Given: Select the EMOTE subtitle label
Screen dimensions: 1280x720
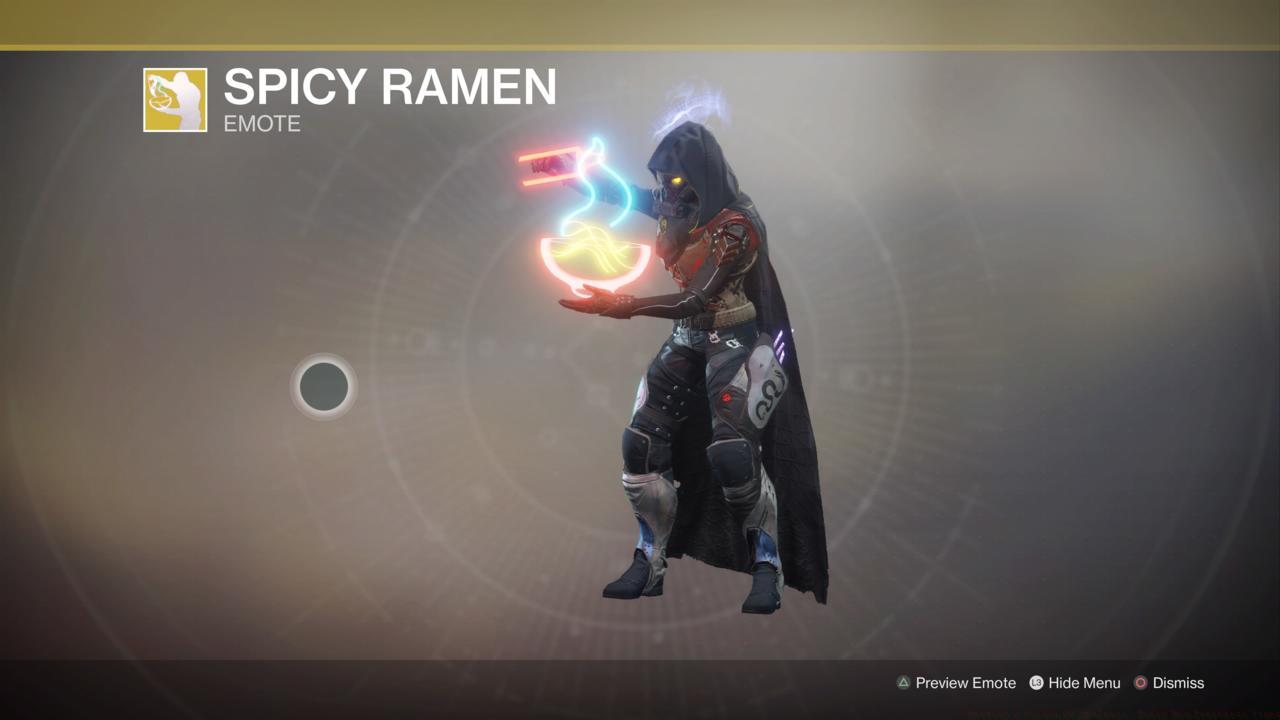Looking at the screenshot, I should pyautogui.click(x=260, y=124).
